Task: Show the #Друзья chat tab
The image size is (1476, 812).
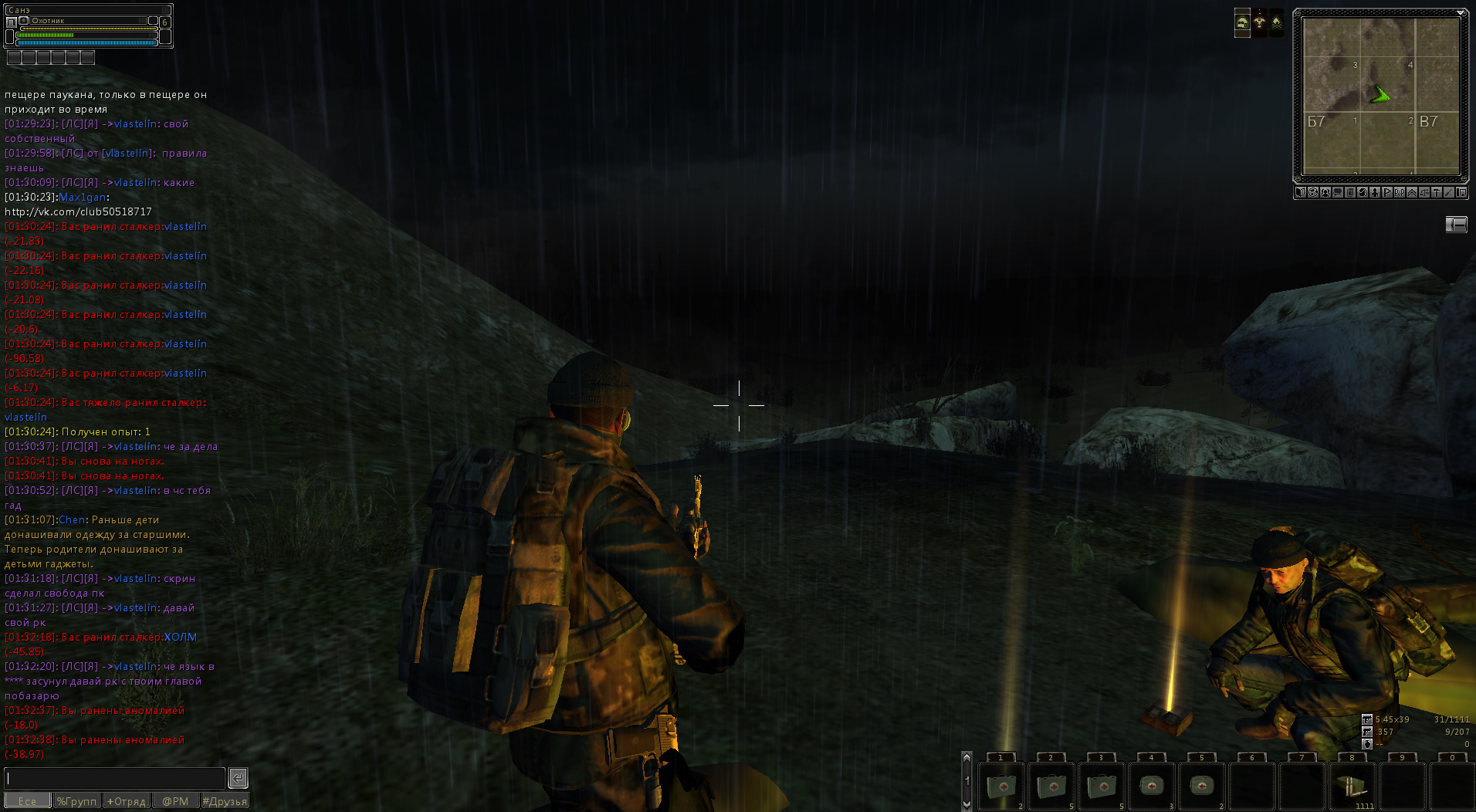Action: coord(225,801)
